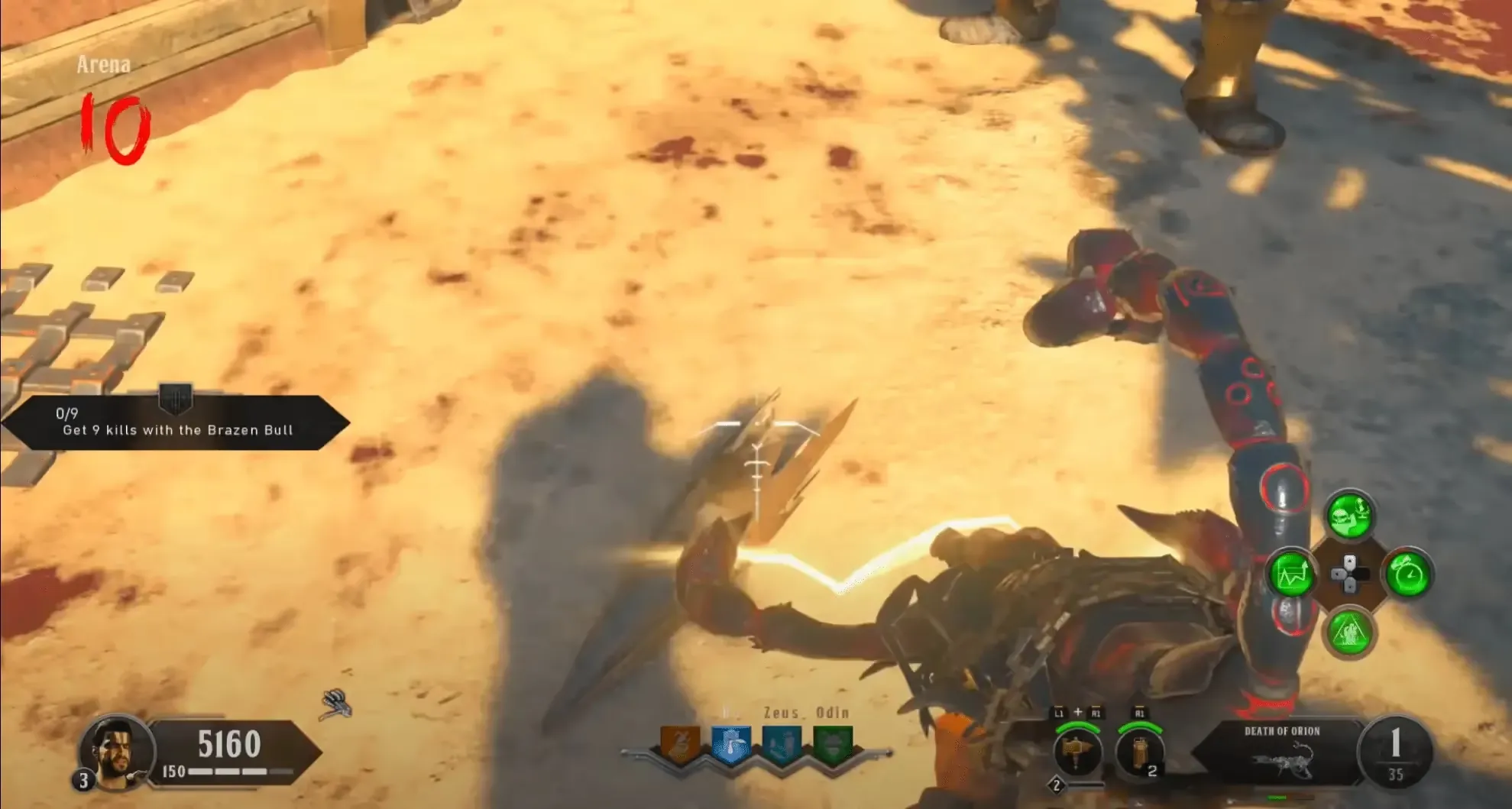Select the Brazen Bull kills challenge tracker
This screenshot has height=809, width=1512.
coord(176,422)
